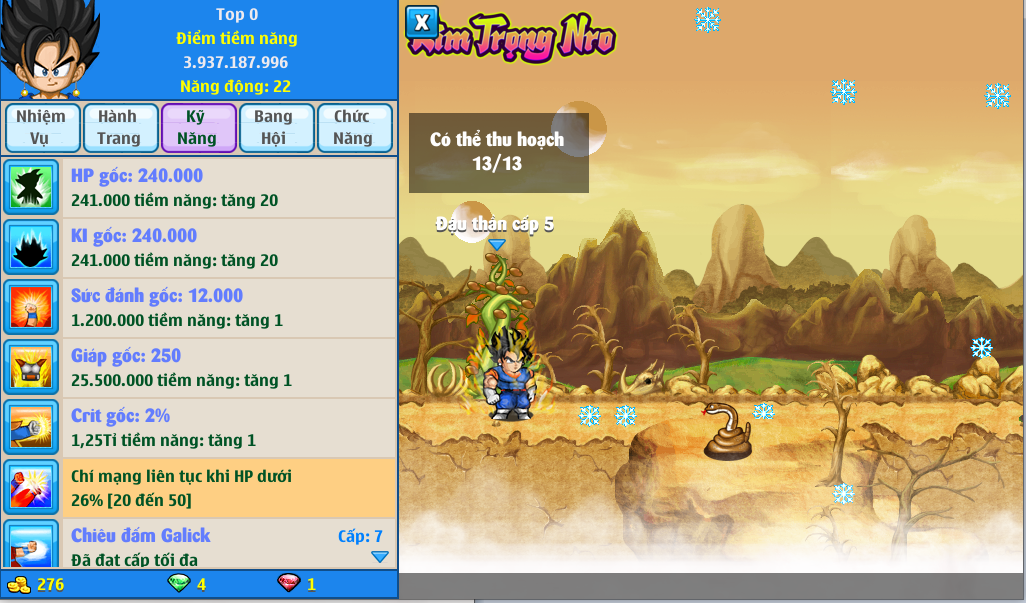The height and width of the screenshot is (603, 1026).
Task: Click the blue down arrow in skill list
Action: pyautogui.click(x=379, y=557)
